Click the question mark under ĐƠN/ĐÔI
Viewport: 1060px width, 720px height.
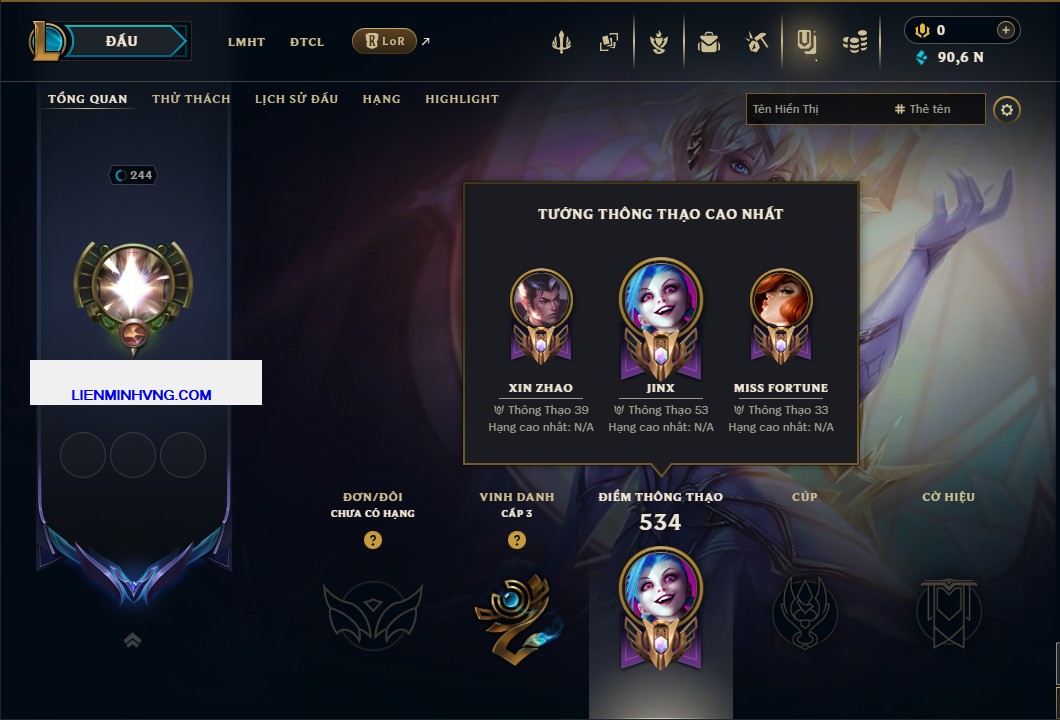point(373,541)
